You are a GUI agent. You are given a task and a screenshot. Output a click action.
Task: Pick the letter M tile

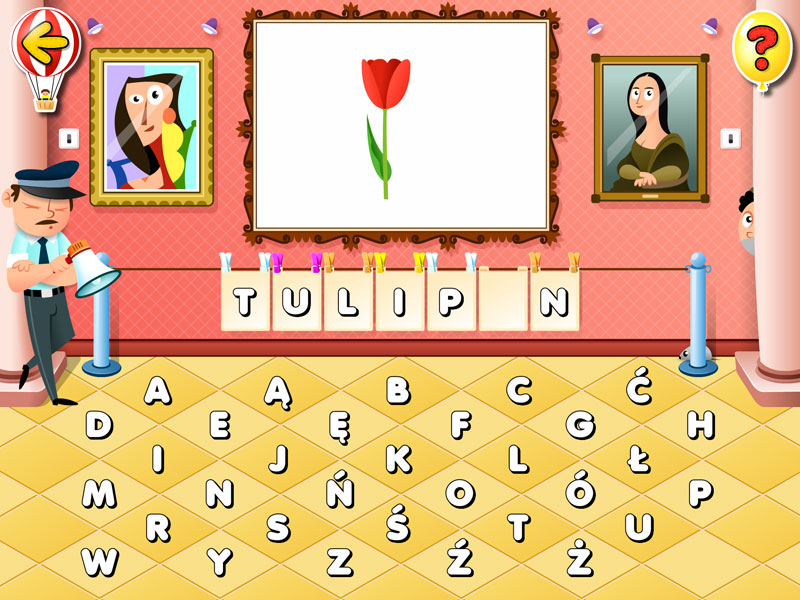point(98,493)
